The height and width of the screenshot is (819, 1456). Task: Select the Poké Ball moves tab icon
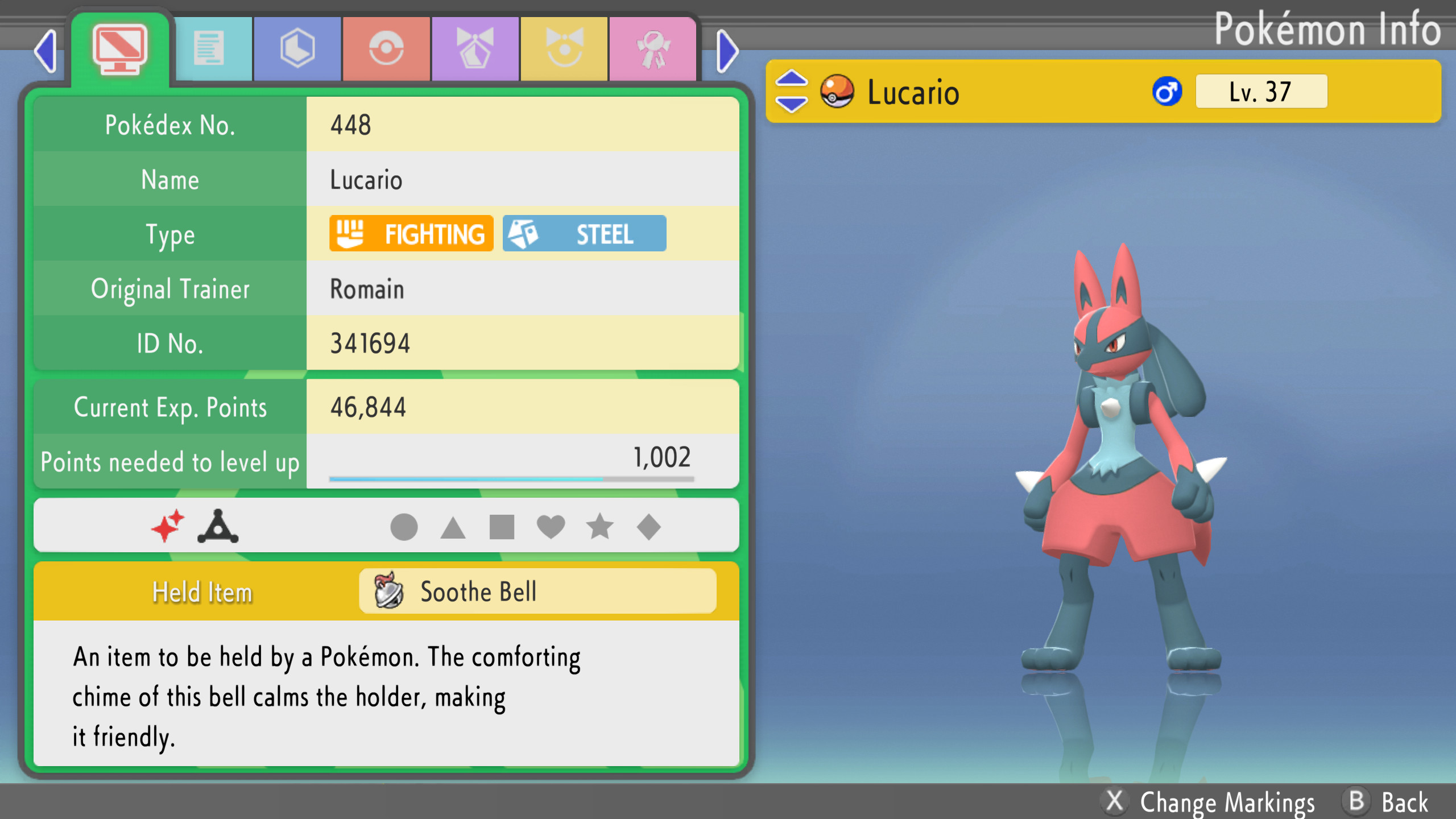(386, 47)
